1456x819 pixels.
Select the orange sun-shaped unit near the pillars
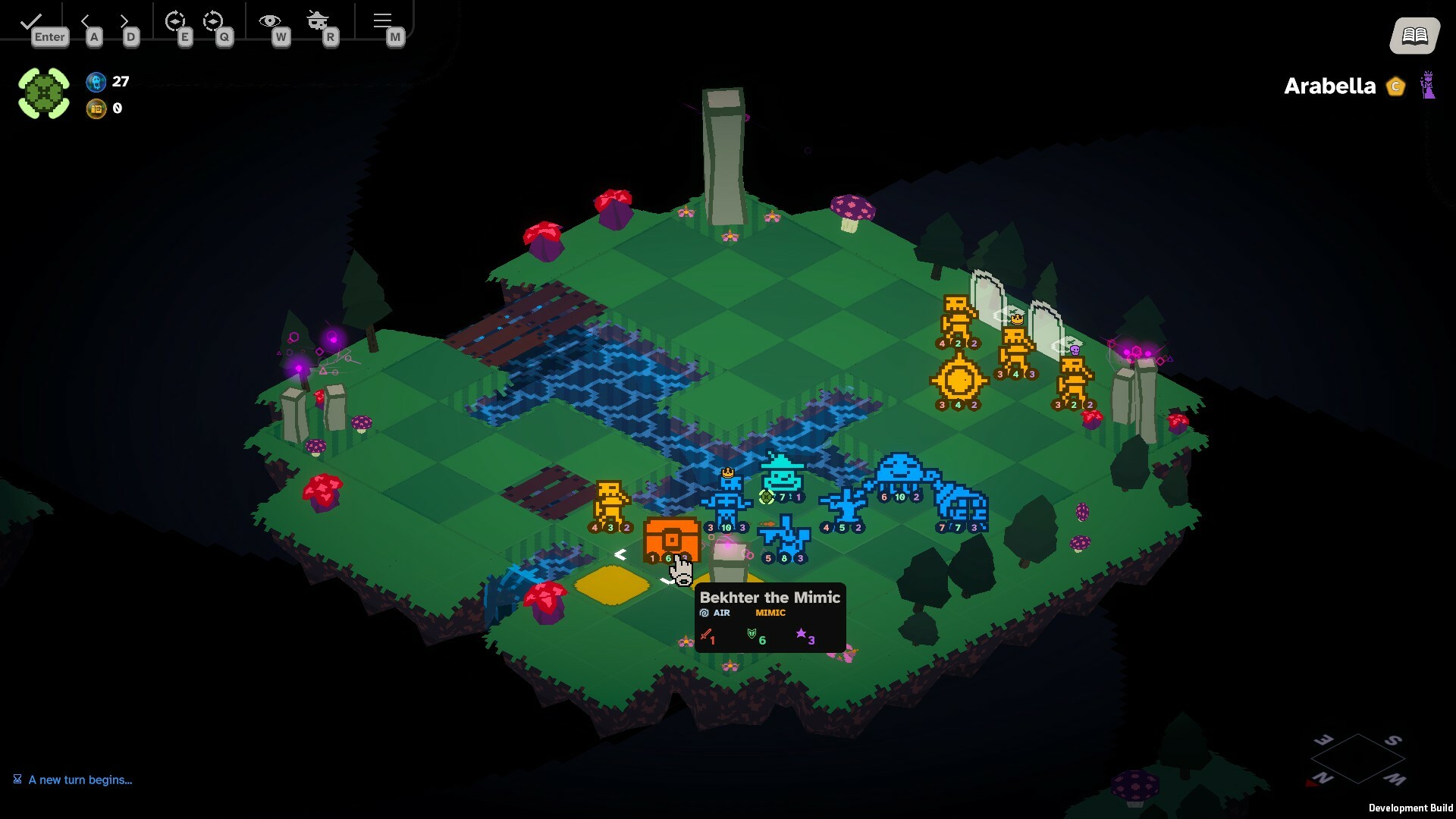[x=958, y=379]
